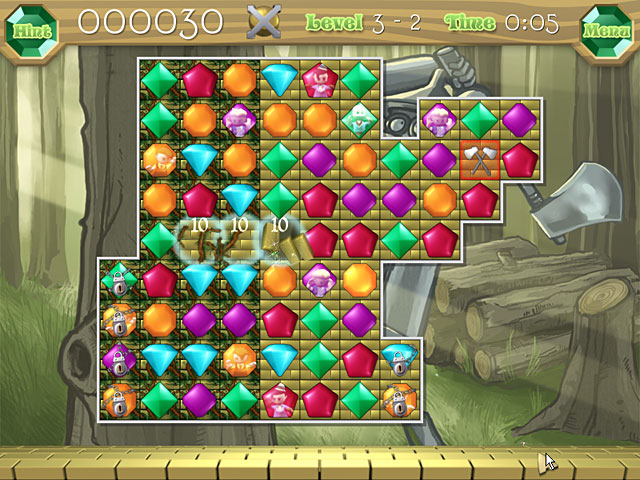Image resolution: width=640 pixels, height=480 pixels.
Task: Choose the green gem with creature inside
Action: coord(359,119)
